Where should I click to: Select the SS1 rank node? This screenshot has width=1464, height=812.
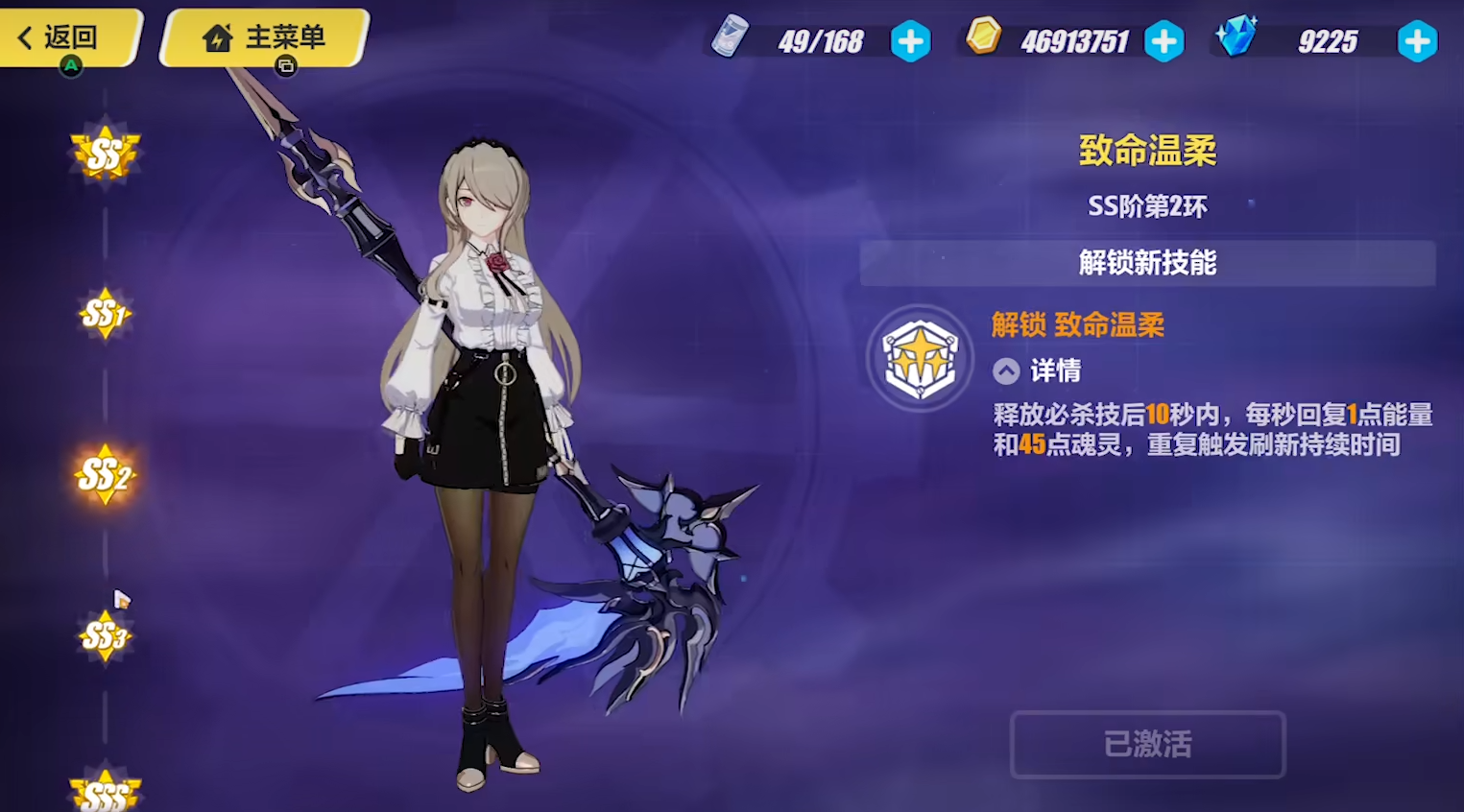[x=104, y=312]
